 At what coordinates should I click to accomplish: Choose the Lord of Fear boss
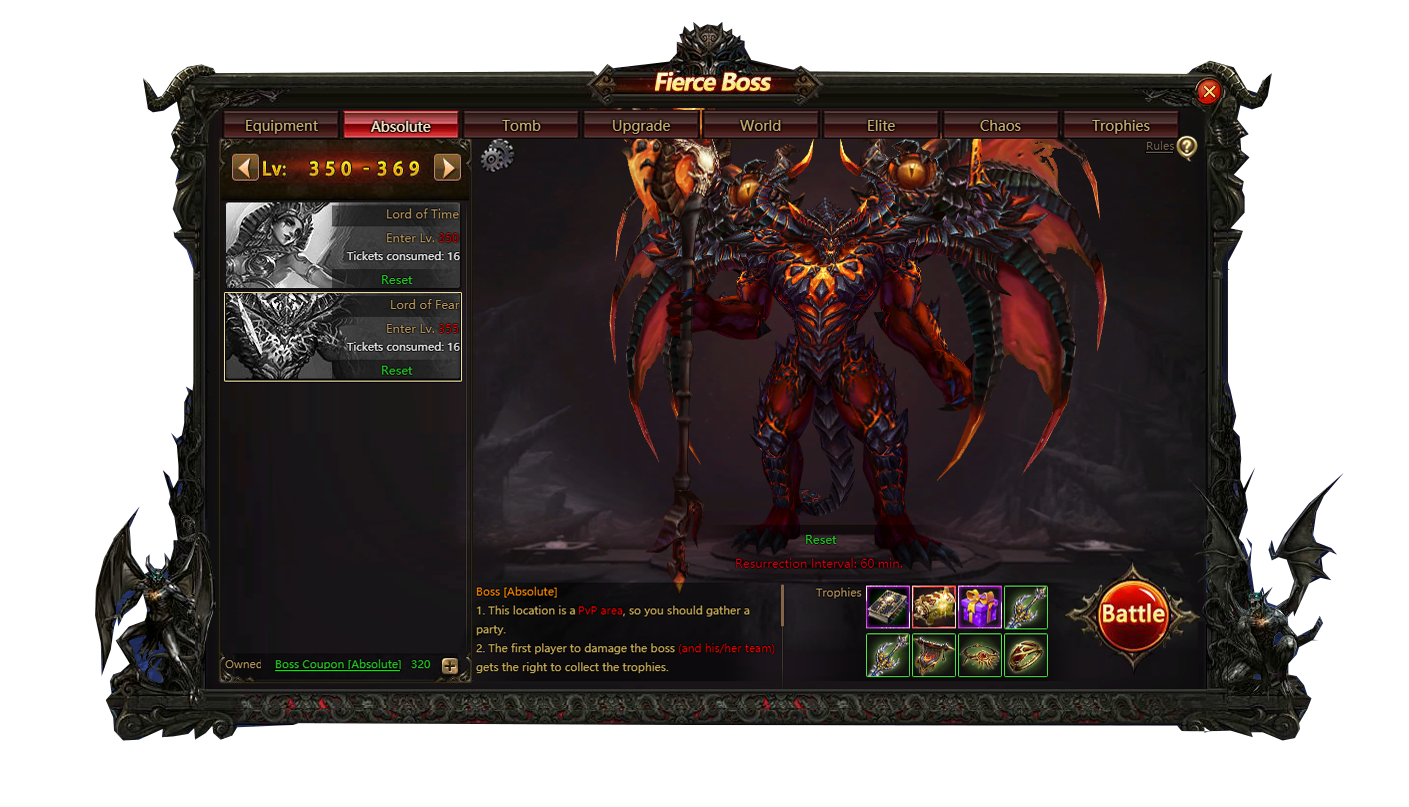(x=343, y=336)
